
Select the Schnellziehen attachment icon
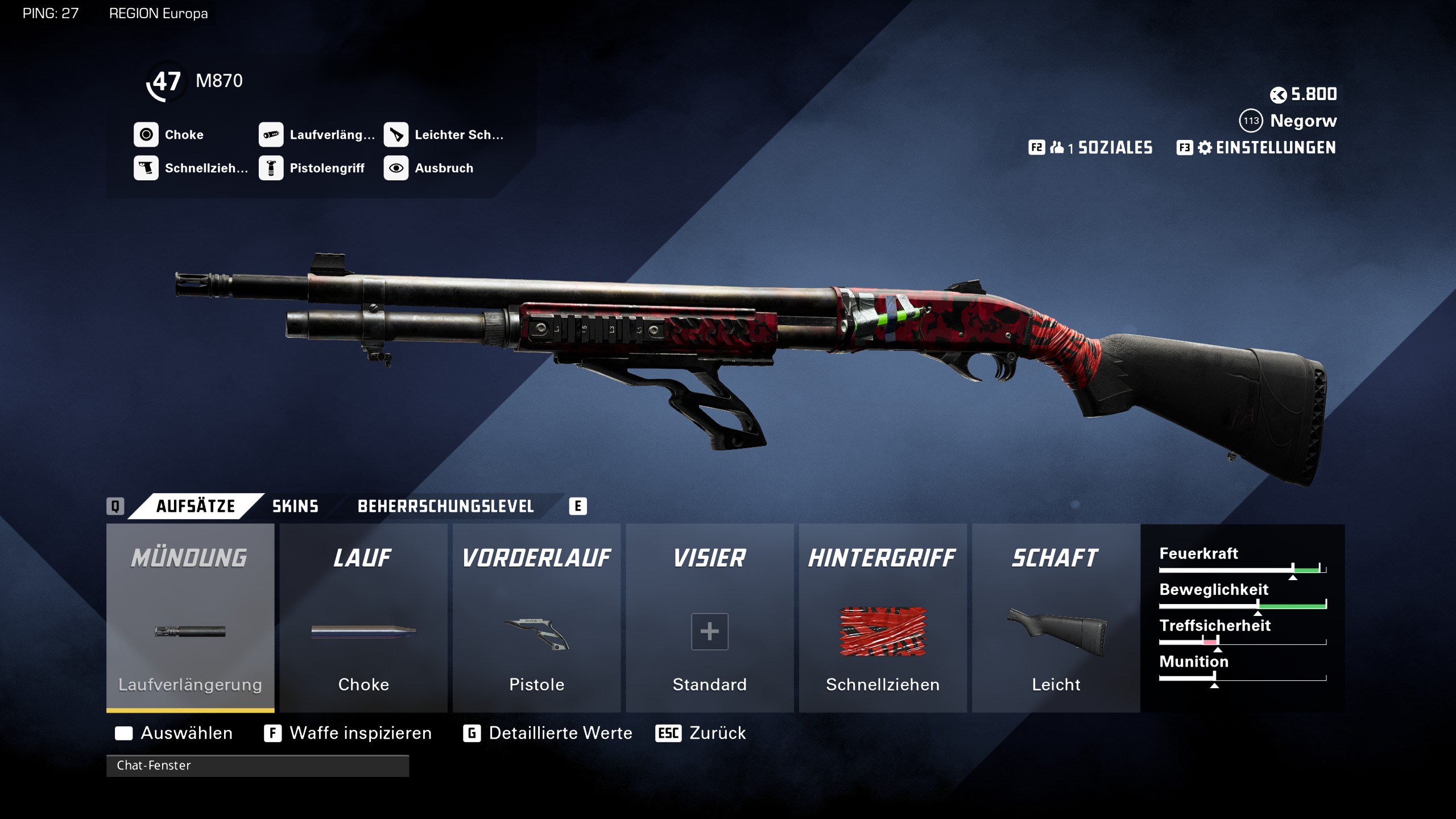[147, 168]
